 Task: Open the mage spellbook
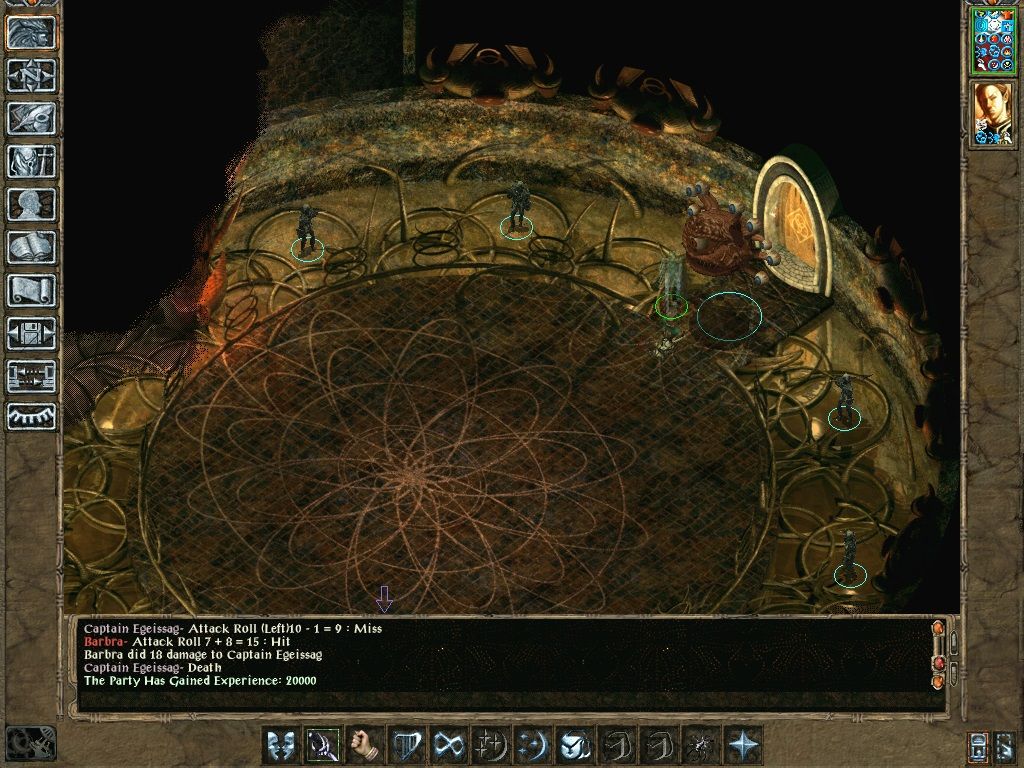point(32,247)
